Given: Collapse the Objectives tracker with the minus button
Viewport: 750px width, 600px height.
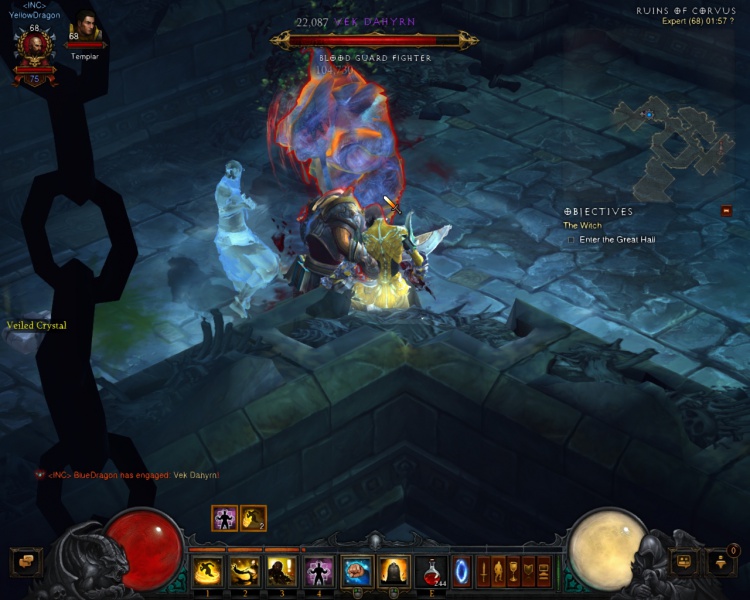Looking at the screenshot, I should tap(726, 211).
